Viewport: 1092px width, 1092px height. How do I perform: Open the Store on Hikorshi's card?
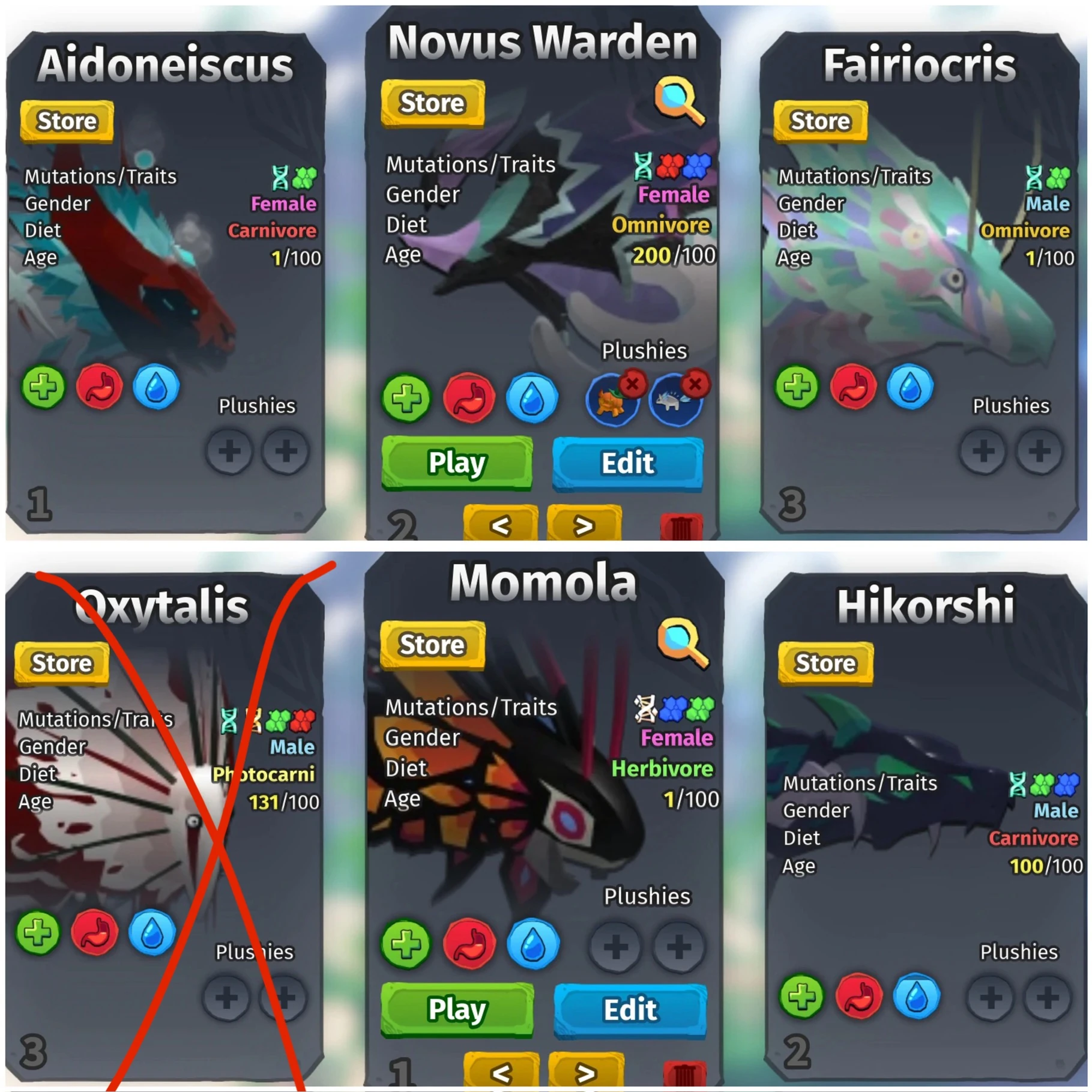tap(825, 664)
